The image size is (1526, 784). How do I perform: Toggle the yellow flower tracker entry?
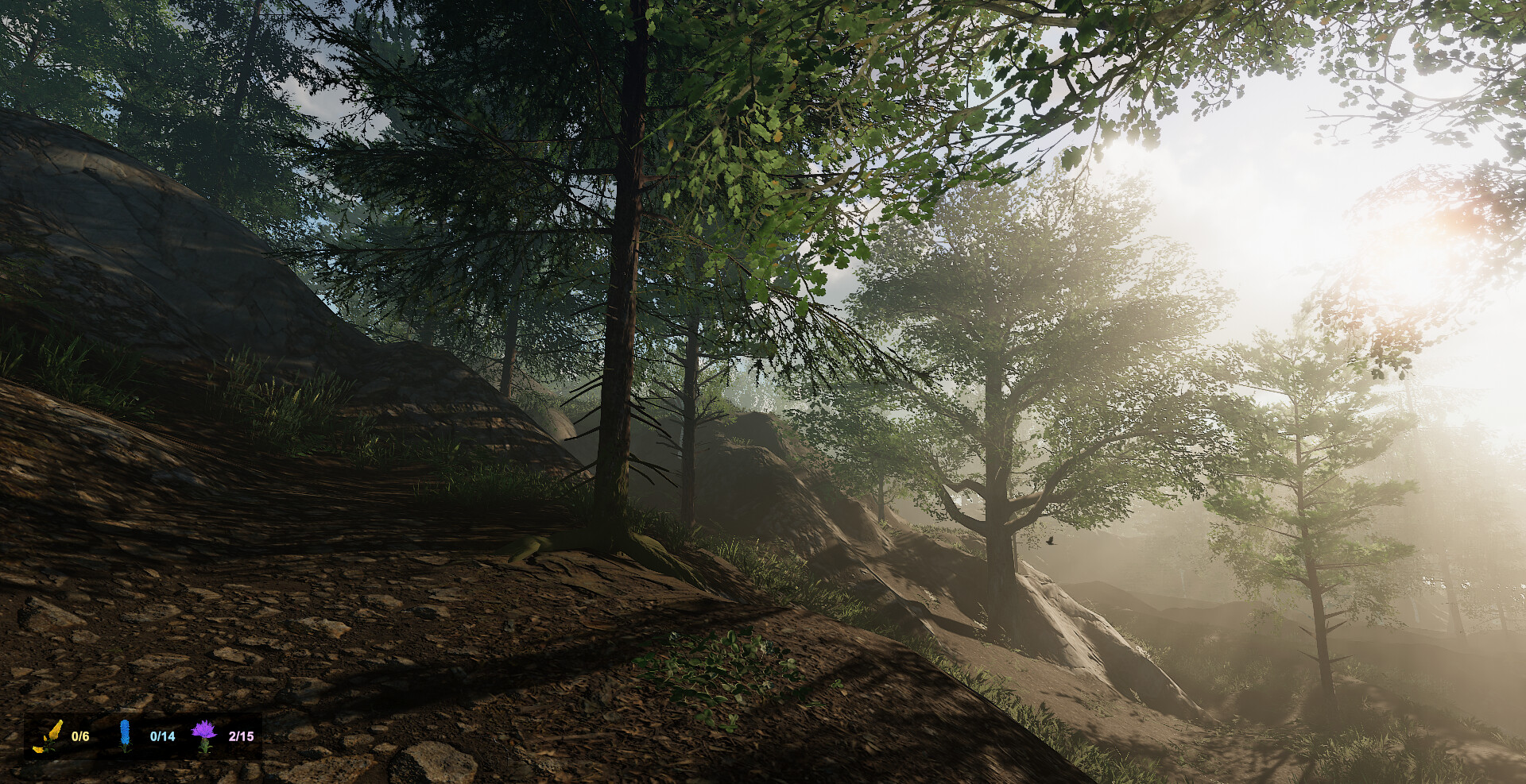tap(64, 736)
